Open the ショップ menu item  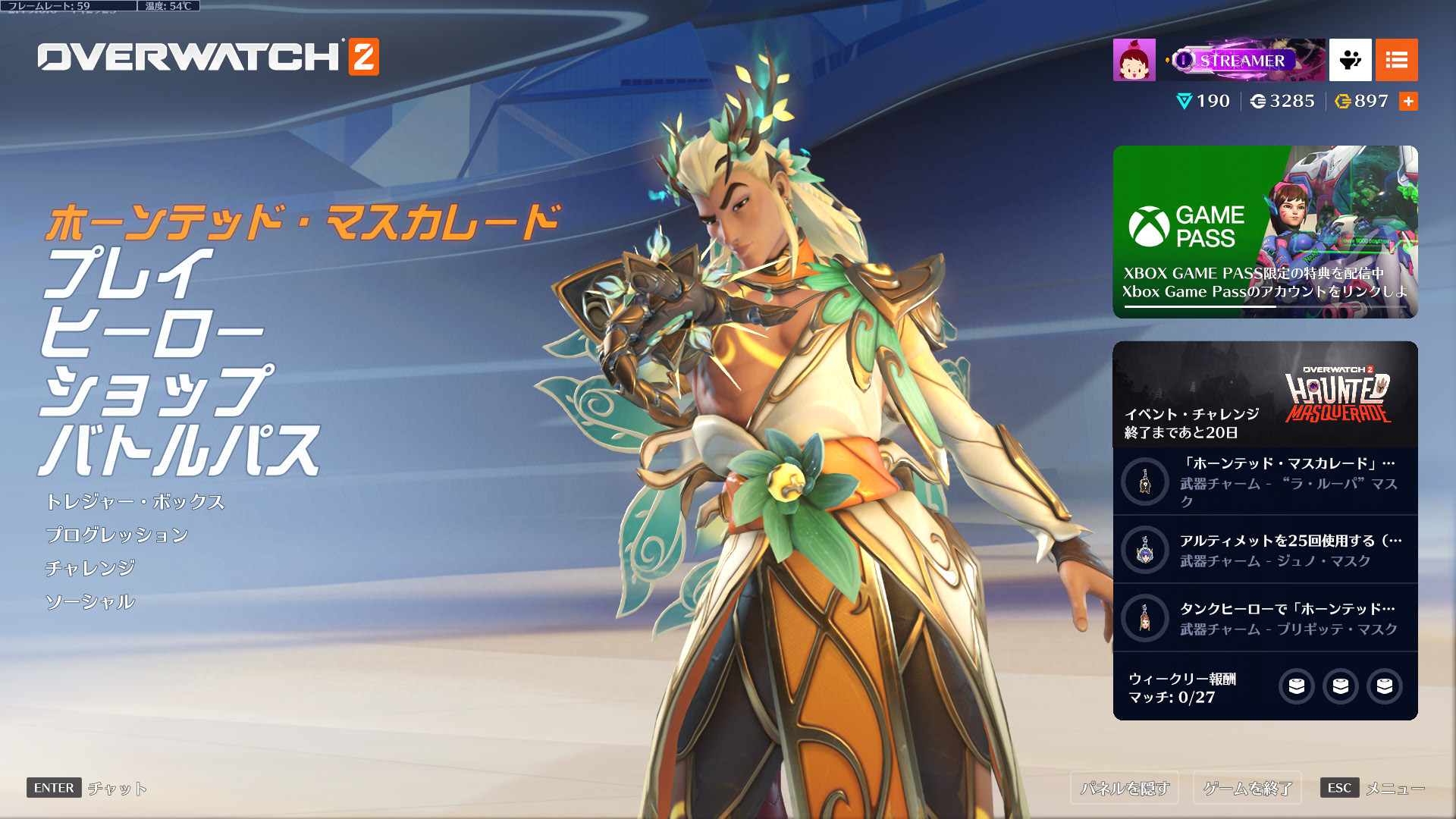point(163,391)
